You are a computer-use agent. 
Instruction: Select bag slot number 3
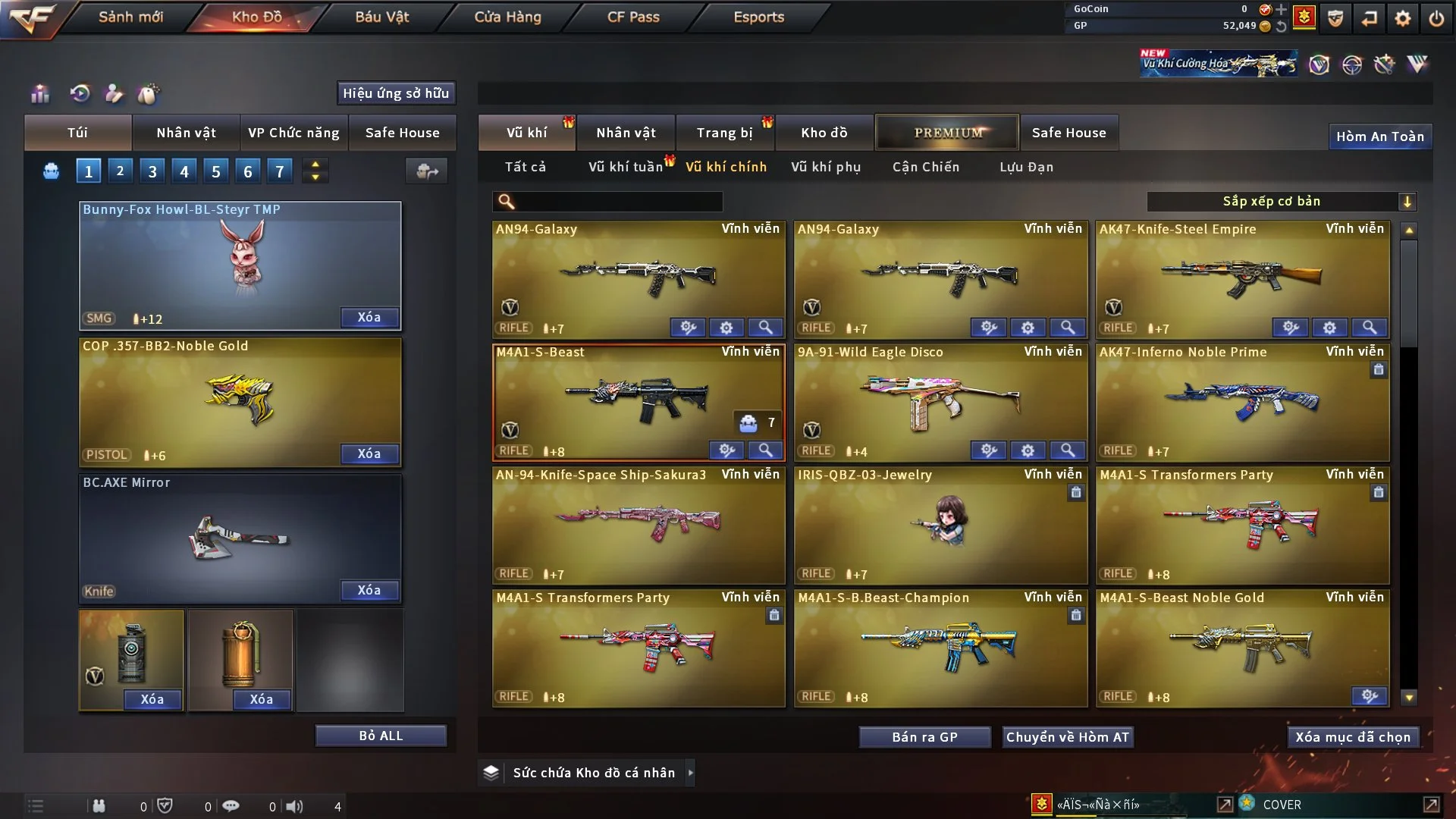click(152, 171)
